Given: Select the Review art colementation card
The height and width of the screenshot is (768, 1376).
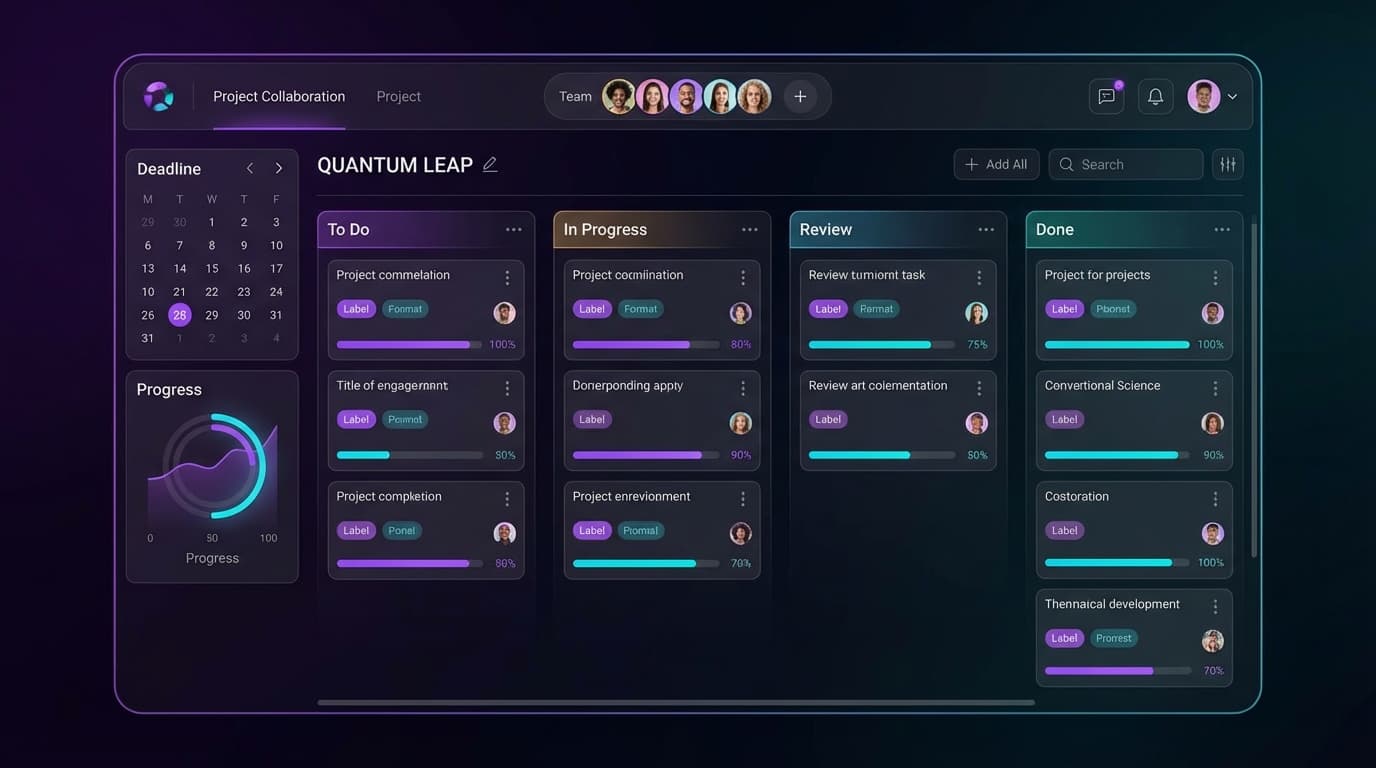Looking at the screenshot, I should (x=878, y=386).
